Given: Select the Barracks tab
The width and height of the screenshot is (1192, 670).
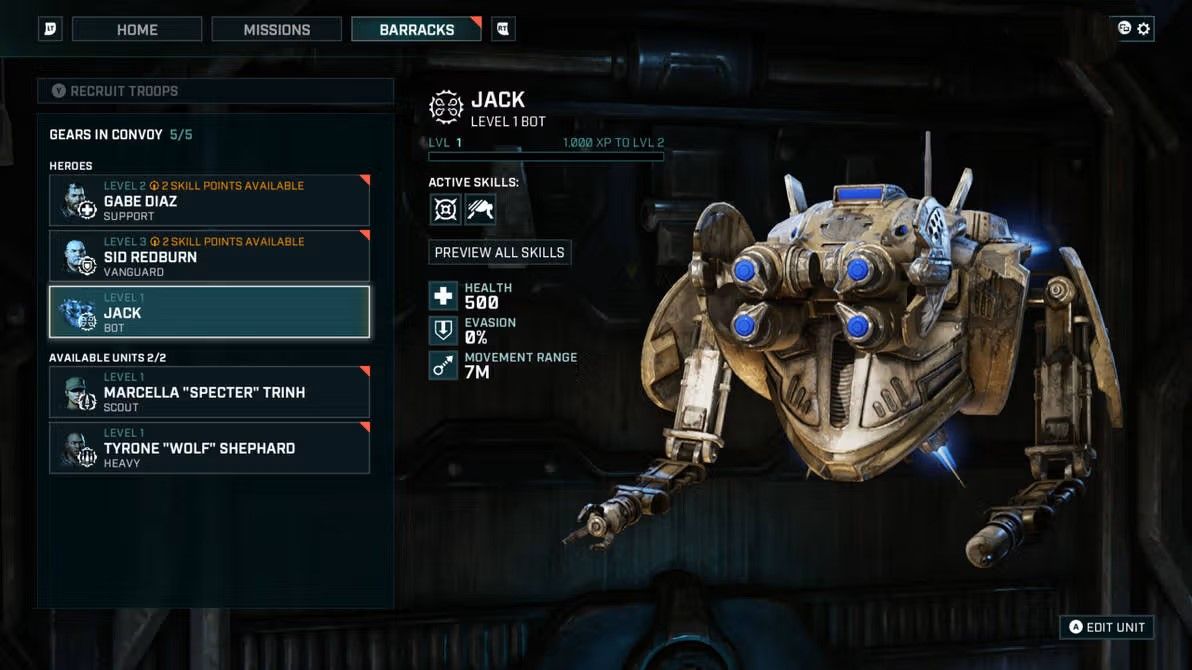Looking at the screenshot, I should click(x=416, y=29).
